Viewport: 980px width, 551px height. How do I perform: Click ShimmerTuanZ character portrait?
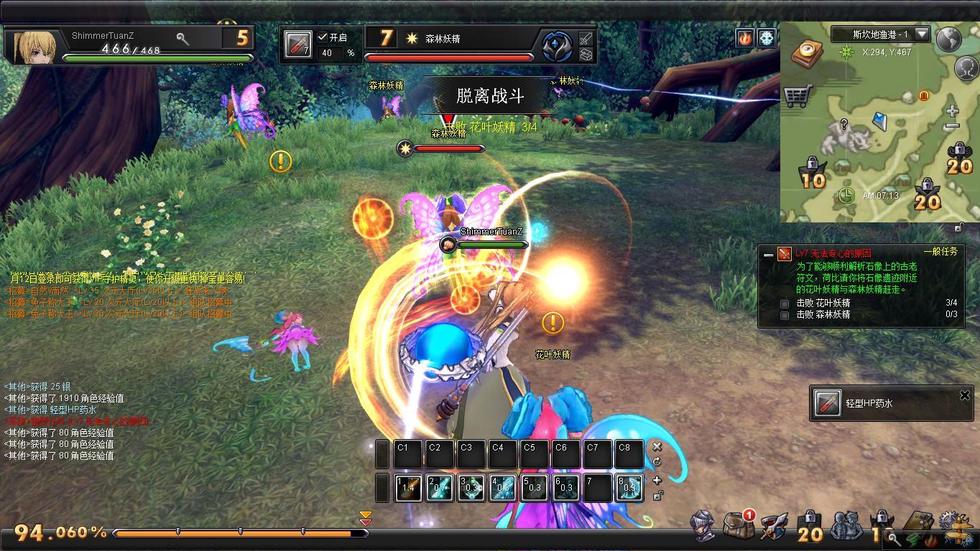point(33,46)
